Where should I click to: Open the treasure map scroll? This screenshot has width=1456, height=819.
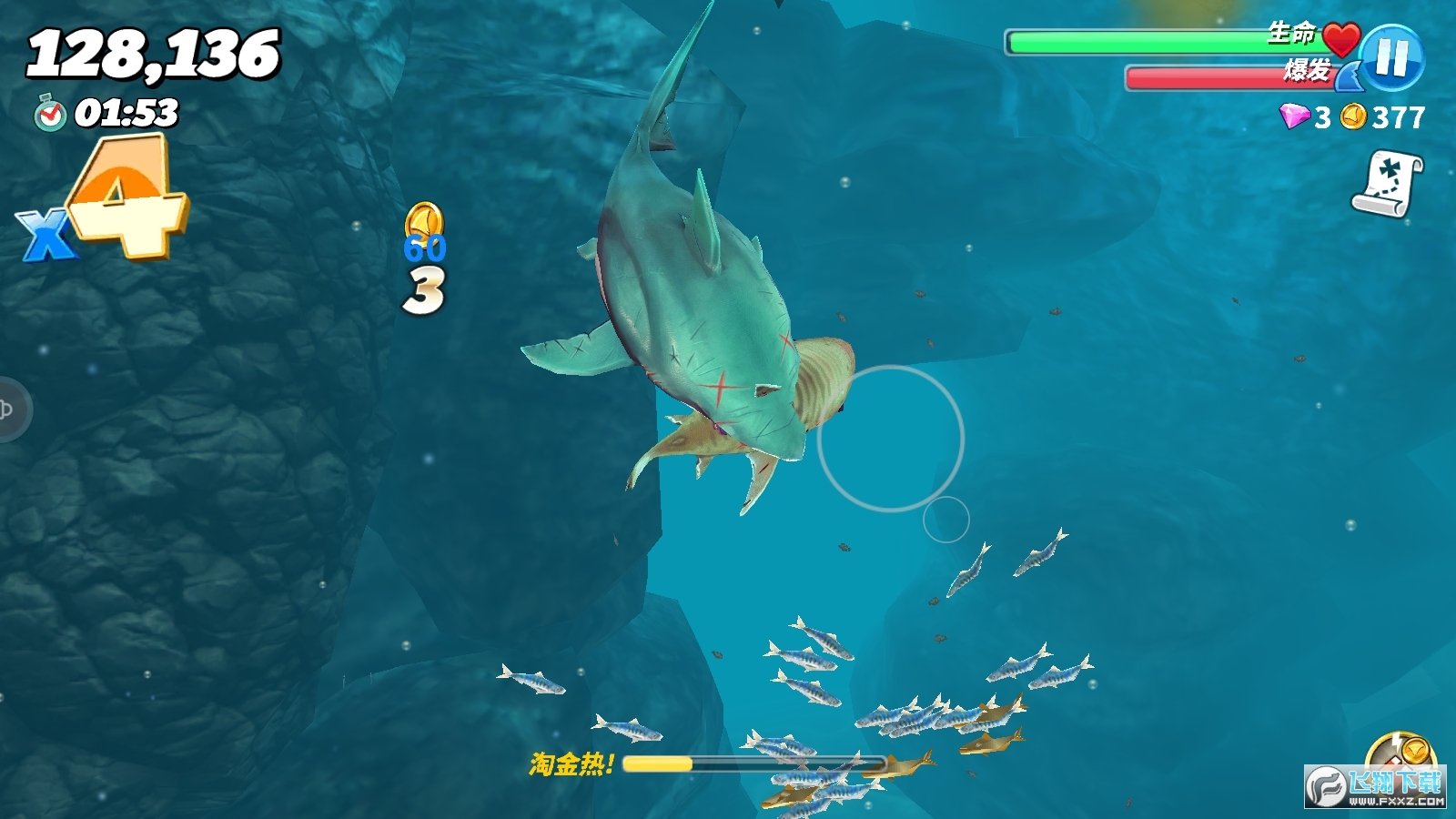pyautogui.click(x=1388, y=183)
